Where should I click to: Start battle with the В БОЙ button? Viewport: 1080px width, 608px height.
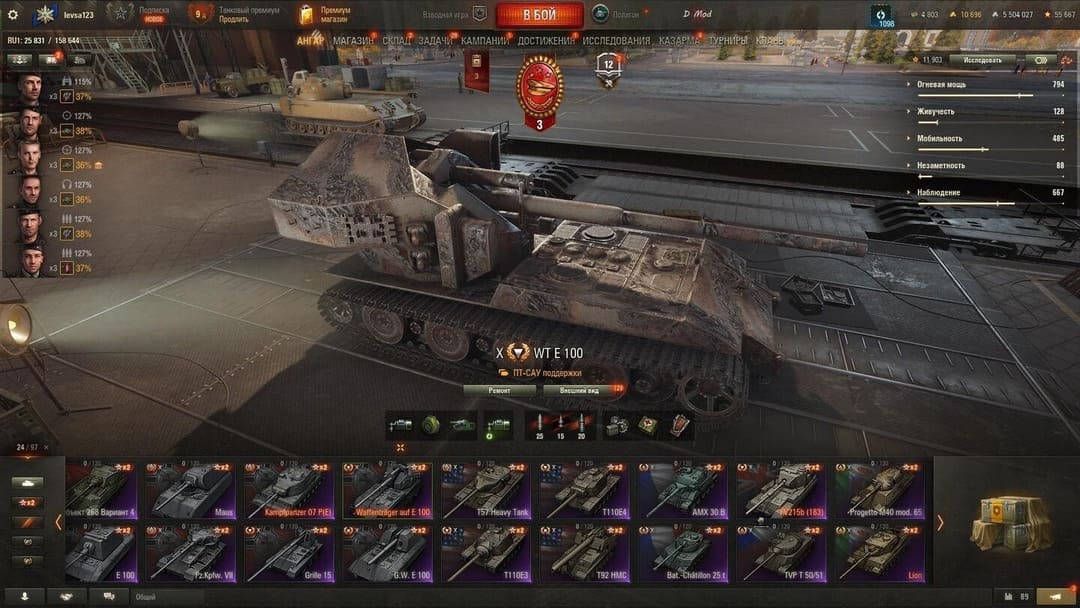(539, 15)
